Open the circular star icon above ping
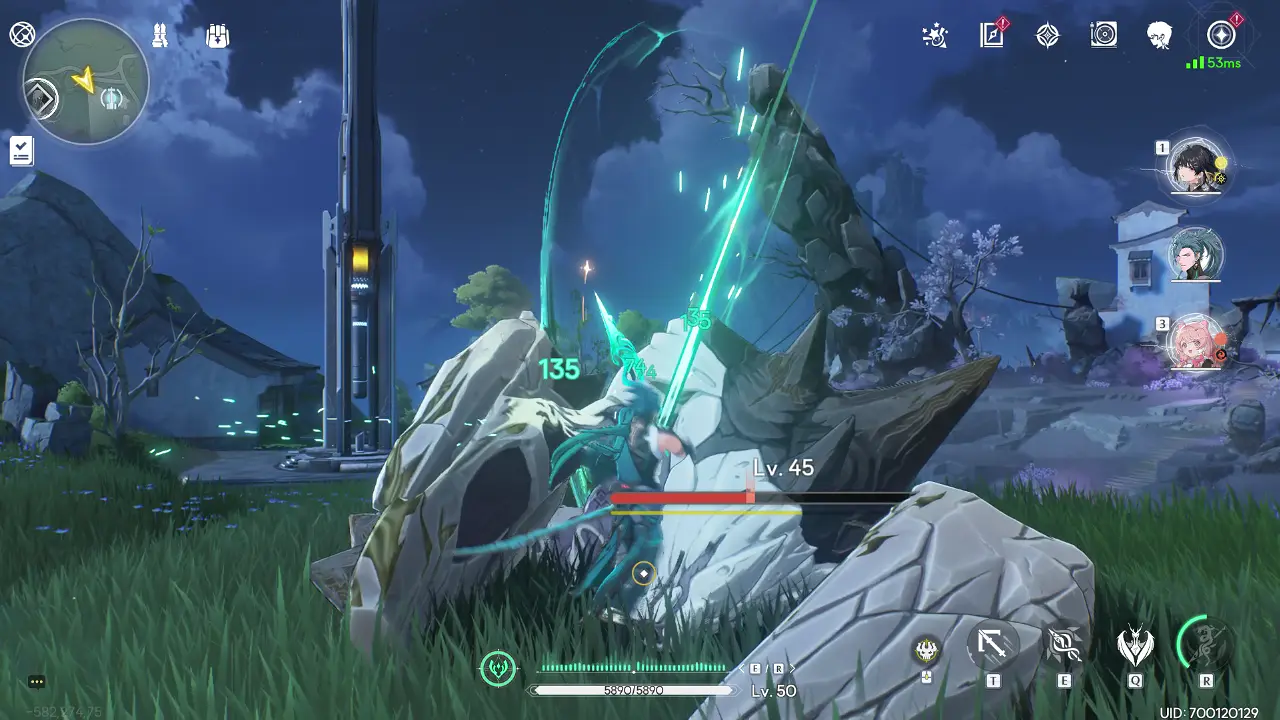This screenshot has width=1280, height=720. [x=1221, y=35]
